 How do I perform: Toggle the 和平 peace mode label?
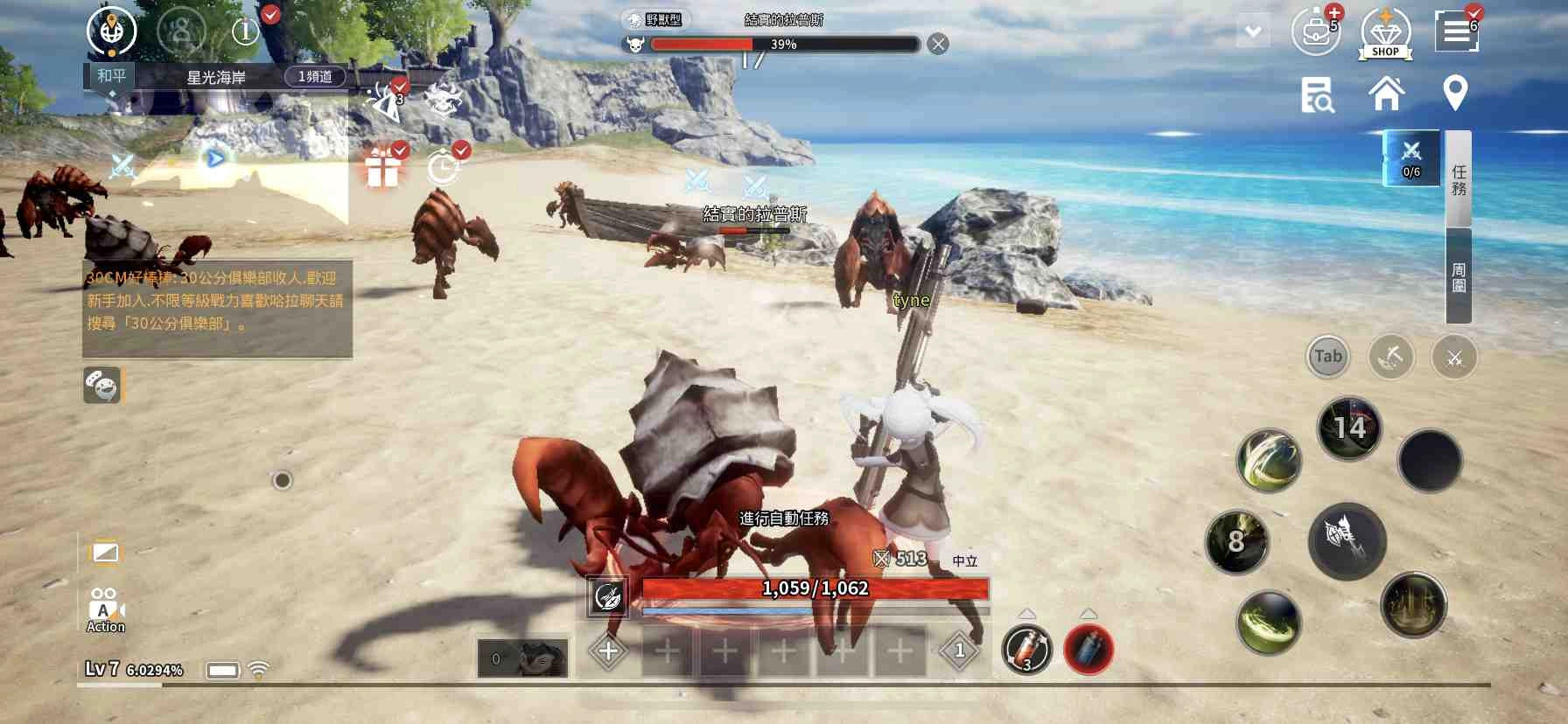click(x=111, y=76)
